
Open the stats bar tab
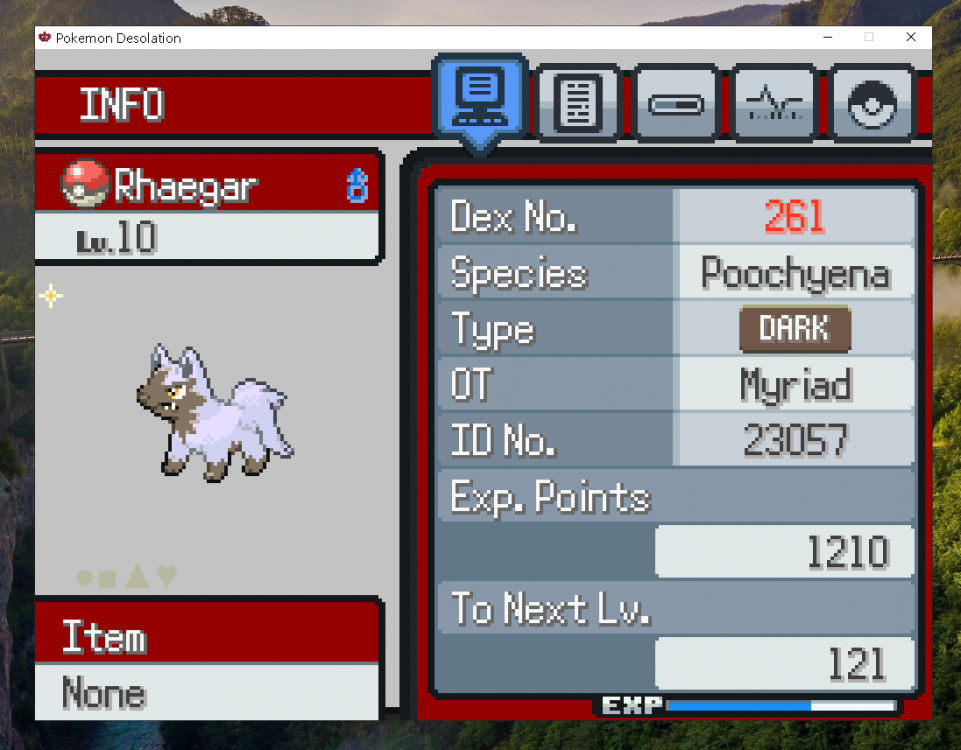pos(675,103)
